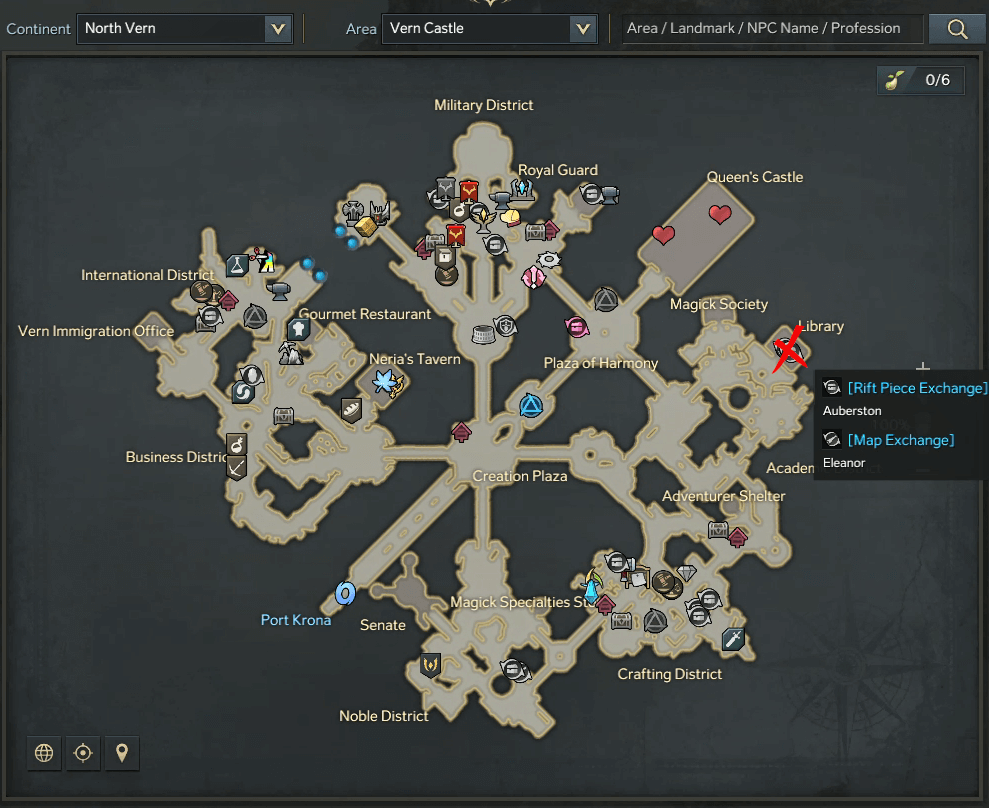Select the Rift Piece Exchange link
The width and height of the screenshot is (989, 808).
click(917, 388)
